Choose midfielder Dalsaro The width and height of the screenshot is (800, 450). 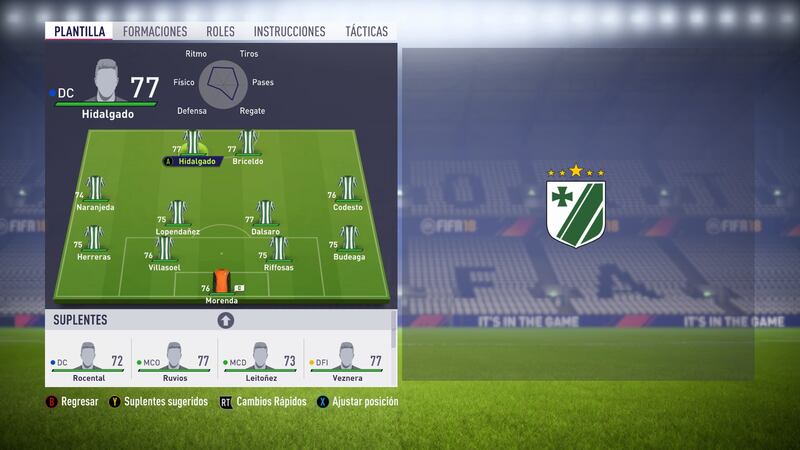tap(265, 215)
